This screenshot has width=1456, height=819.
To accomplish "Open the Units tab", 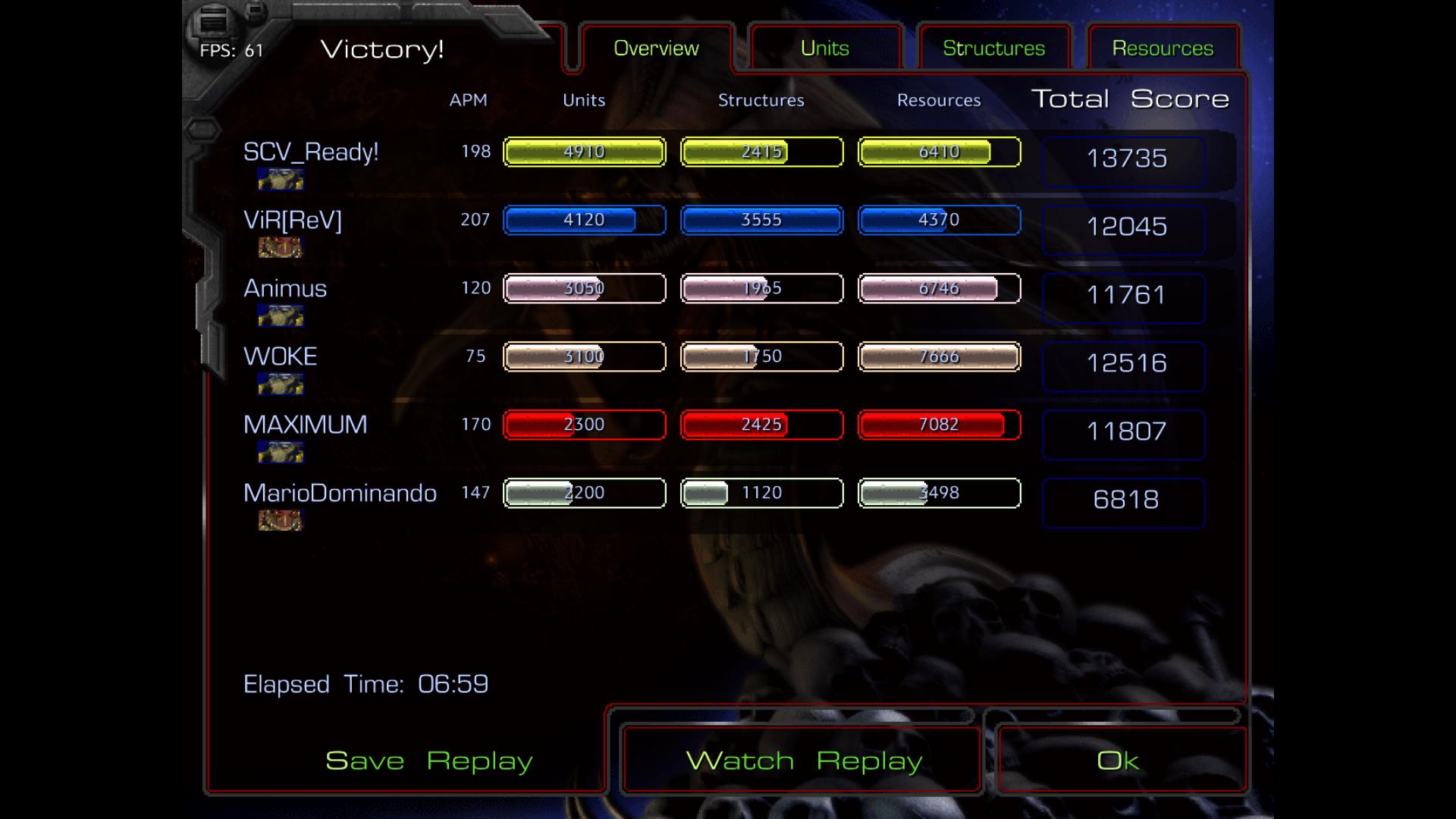I will 824,49.
